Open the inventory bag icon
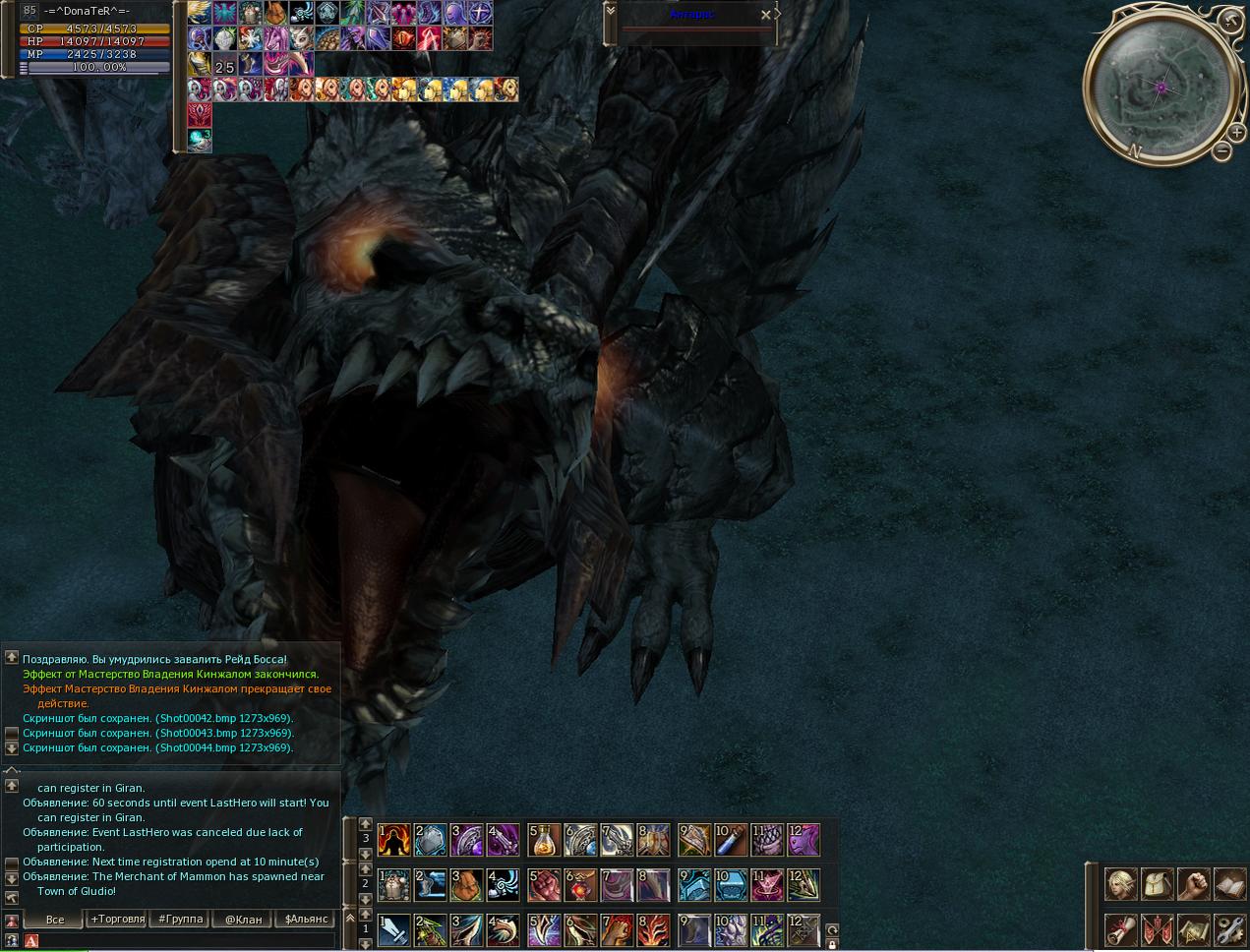This screenshot has height=952, width=1250. [1157, 884]
